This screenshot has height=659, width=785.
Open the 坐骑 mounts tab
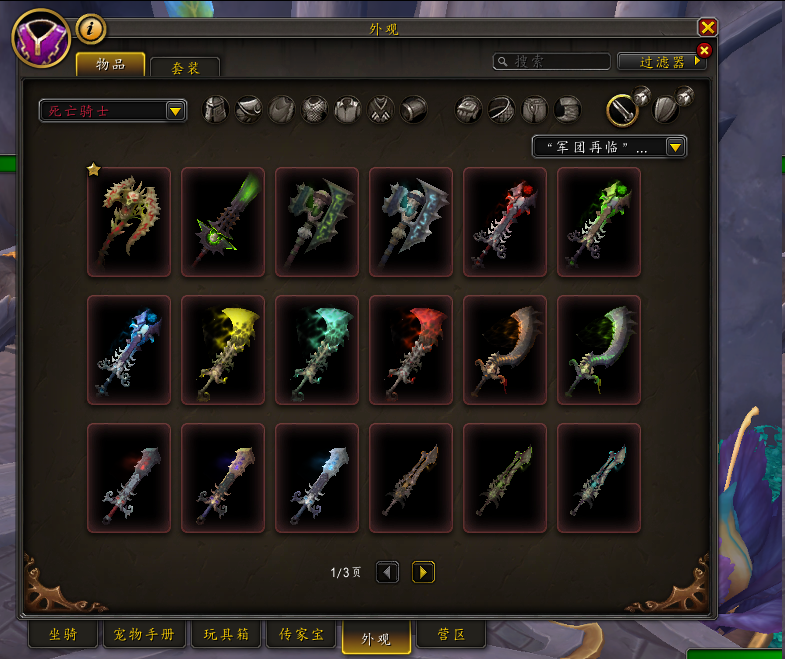(x=63, y=635)
